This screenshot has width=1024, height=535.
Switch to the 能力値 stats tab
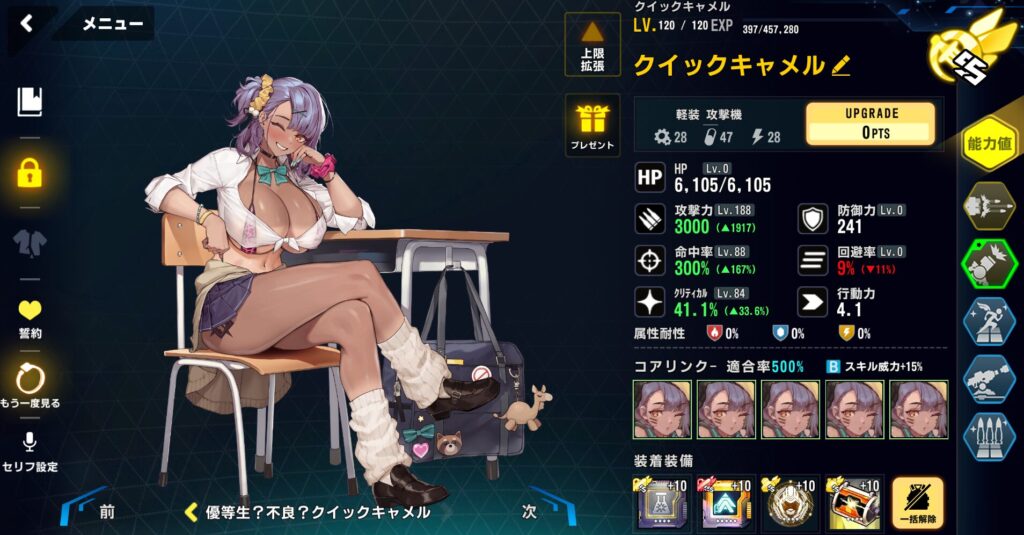989,145
